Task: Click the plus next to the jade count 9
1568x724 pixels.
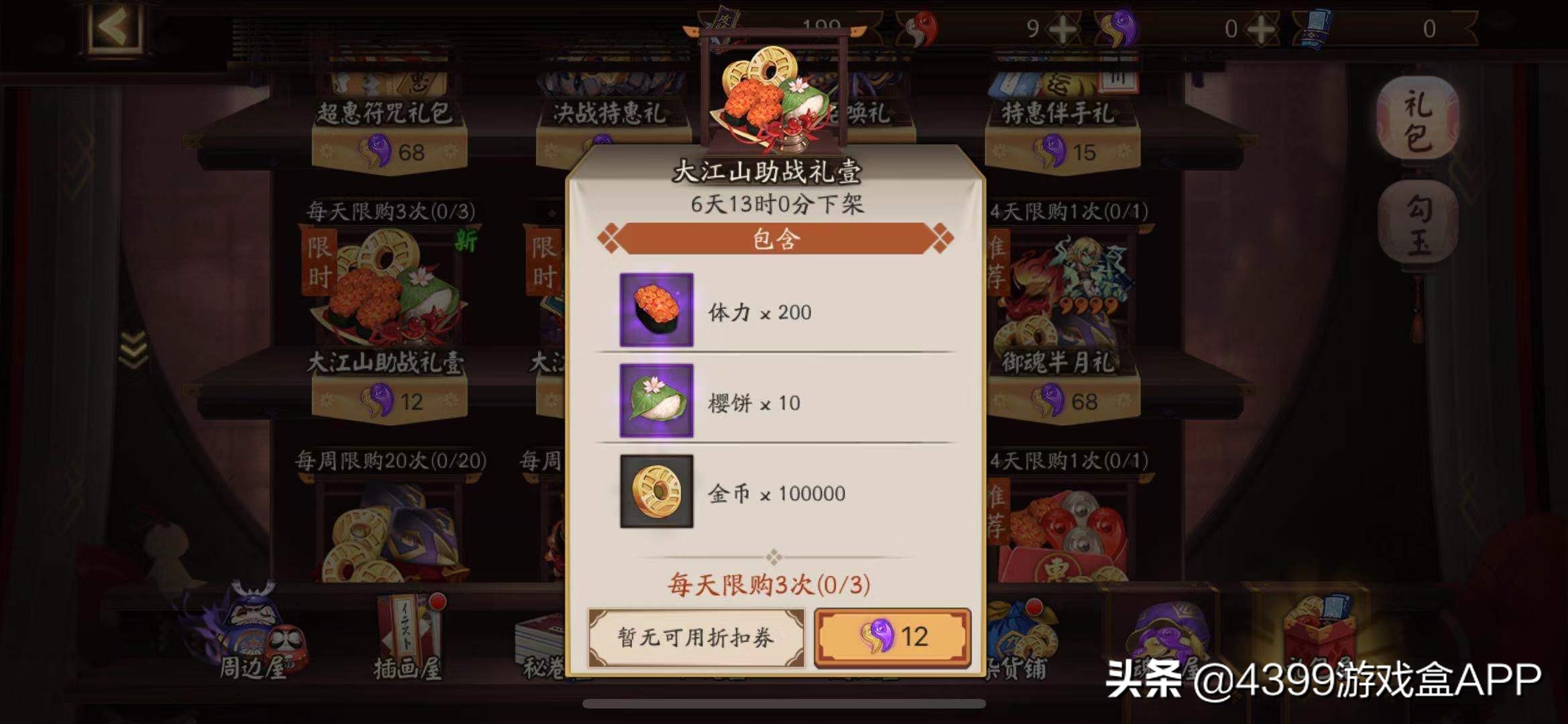Action: pos(1064,28)
